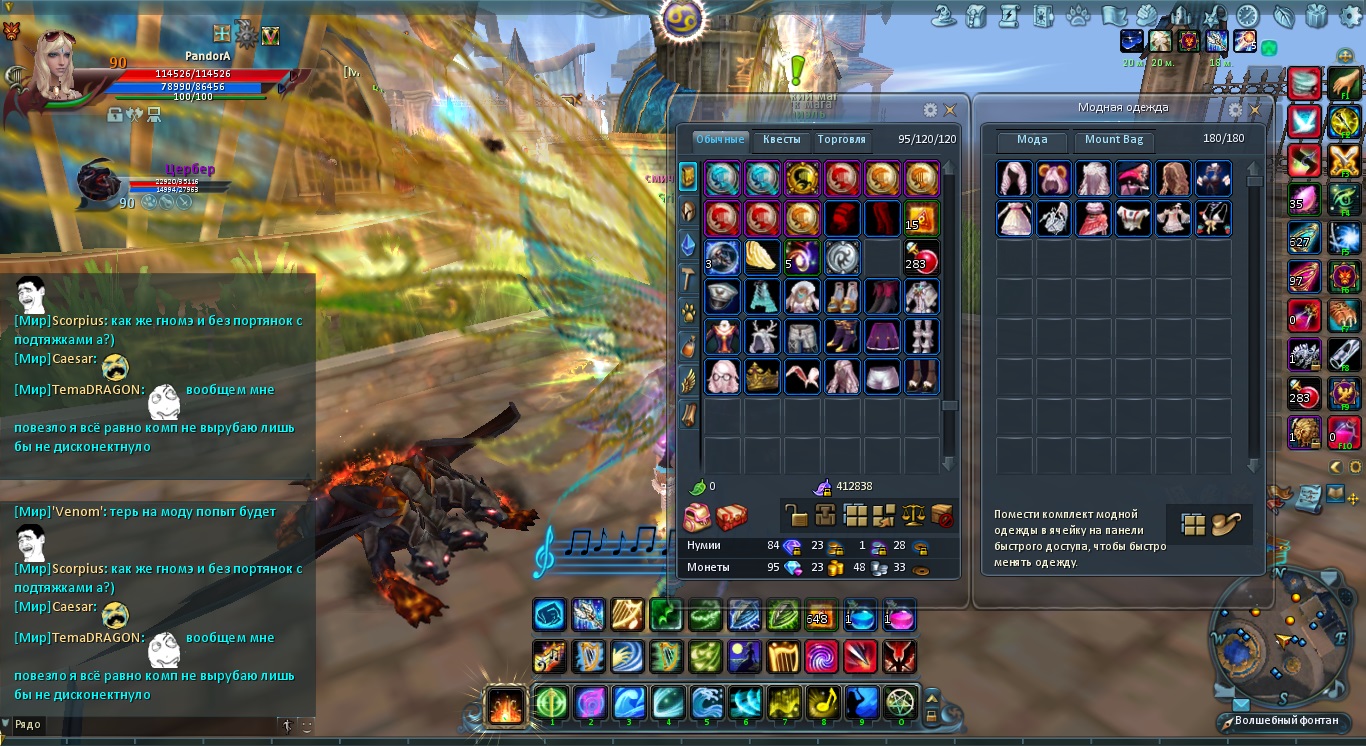Open the wizard hat character menu
The height and width of the screenshot is (746, 1366).
click(x=944, y=16)
